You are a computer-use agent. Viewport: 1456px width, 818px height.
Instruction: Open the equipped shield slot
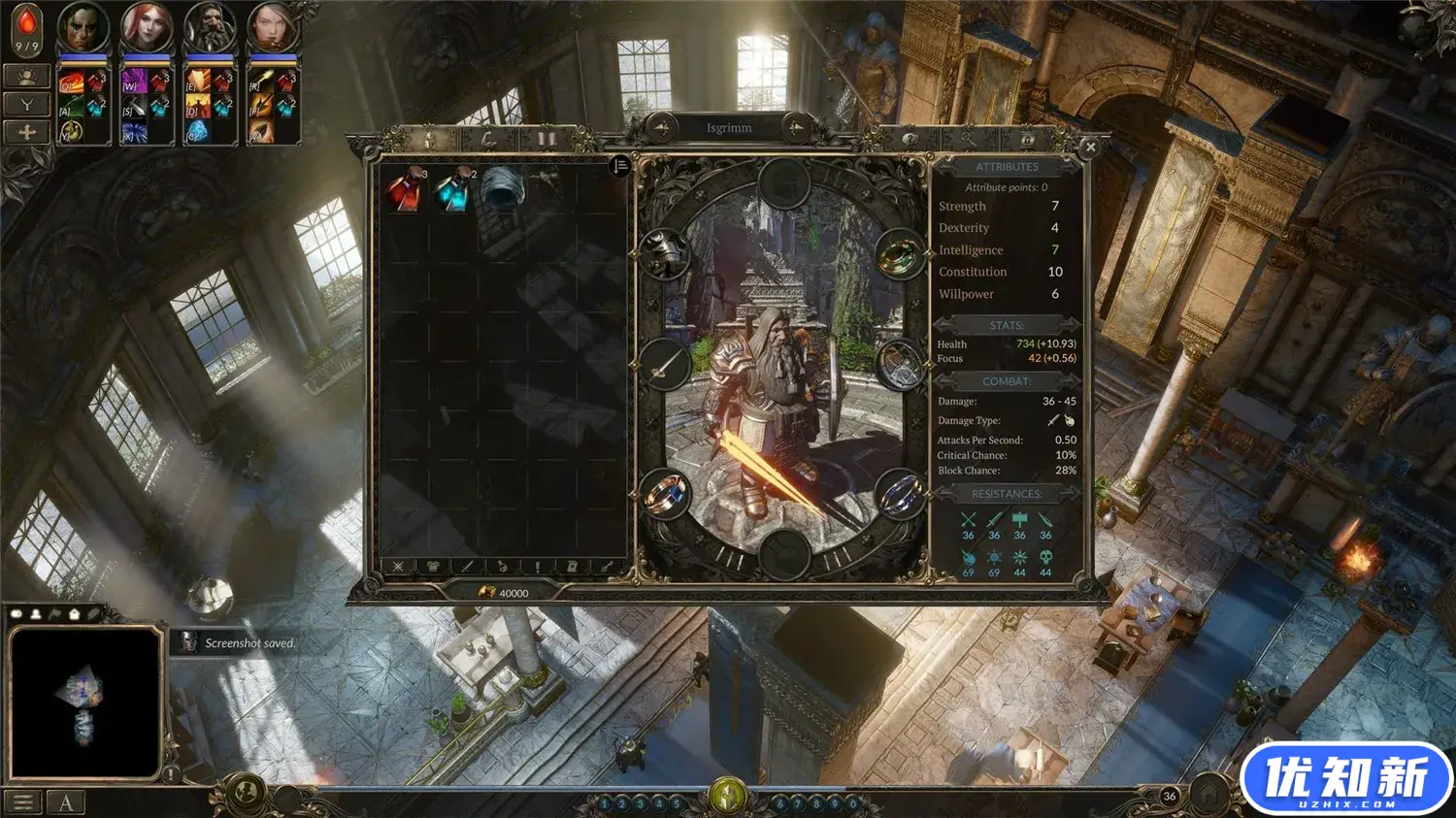click(899, 365)
